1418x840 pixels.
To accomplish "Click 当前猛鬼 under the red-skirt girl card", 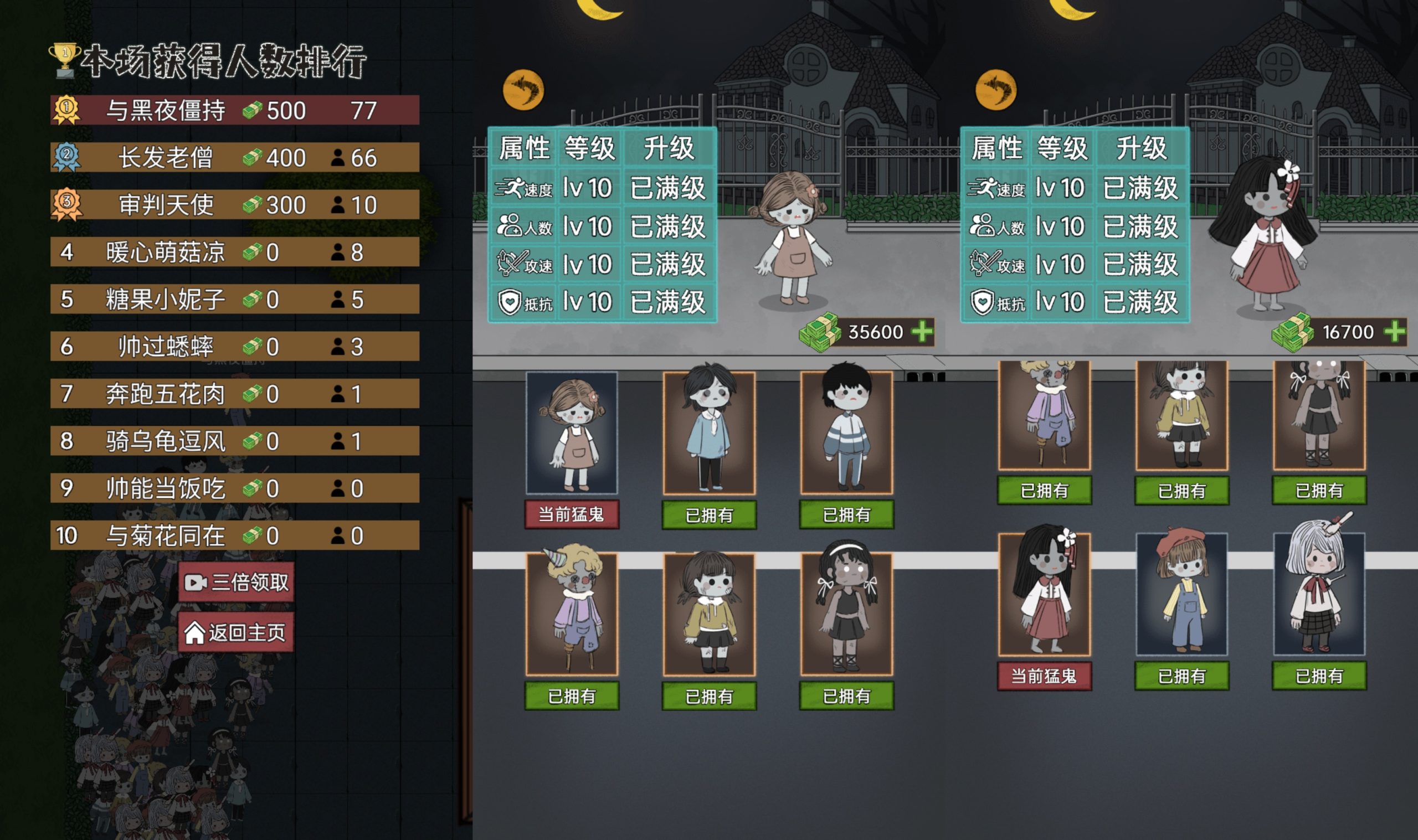I will click(x=1045, y=676).
